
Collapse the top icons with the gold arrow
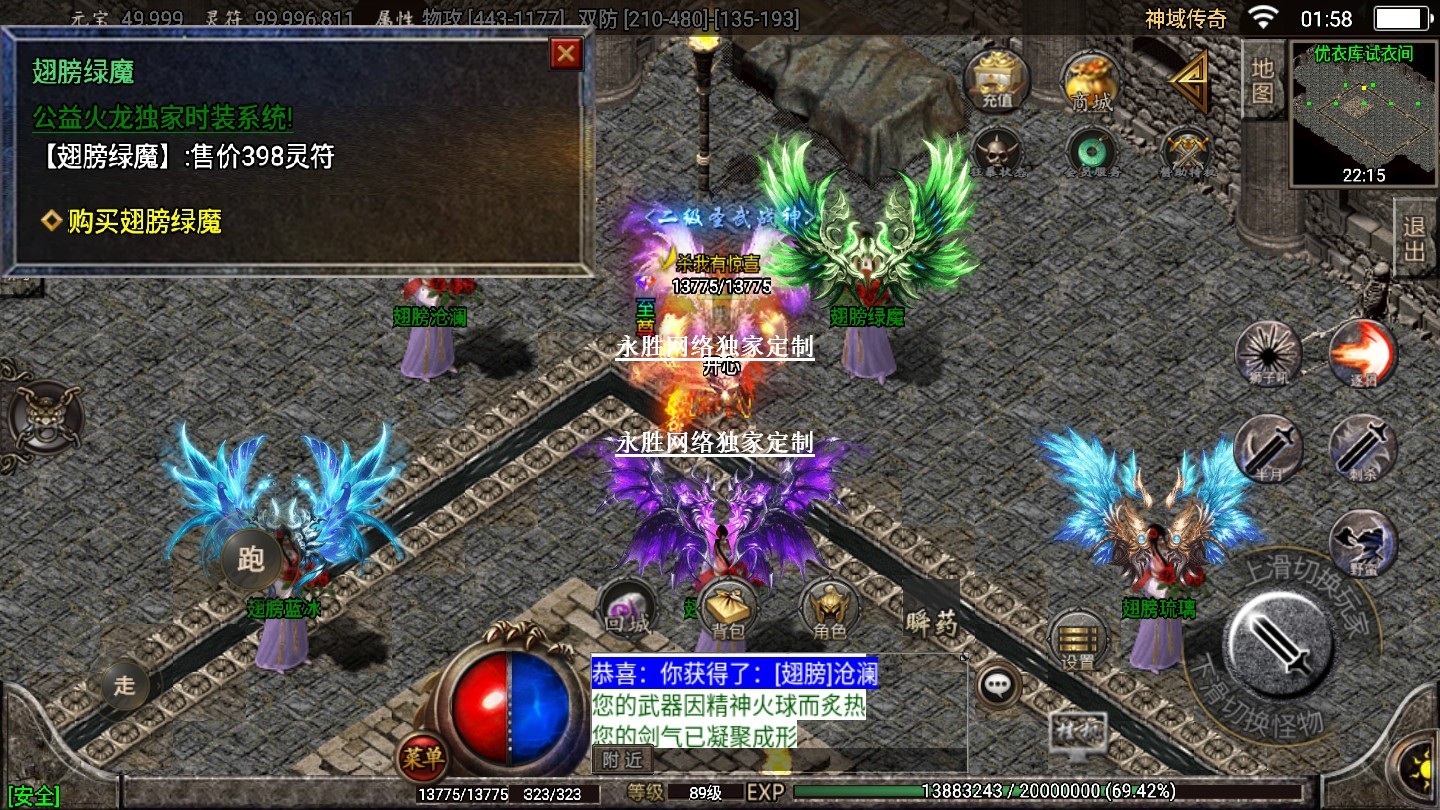point(1190,80)
